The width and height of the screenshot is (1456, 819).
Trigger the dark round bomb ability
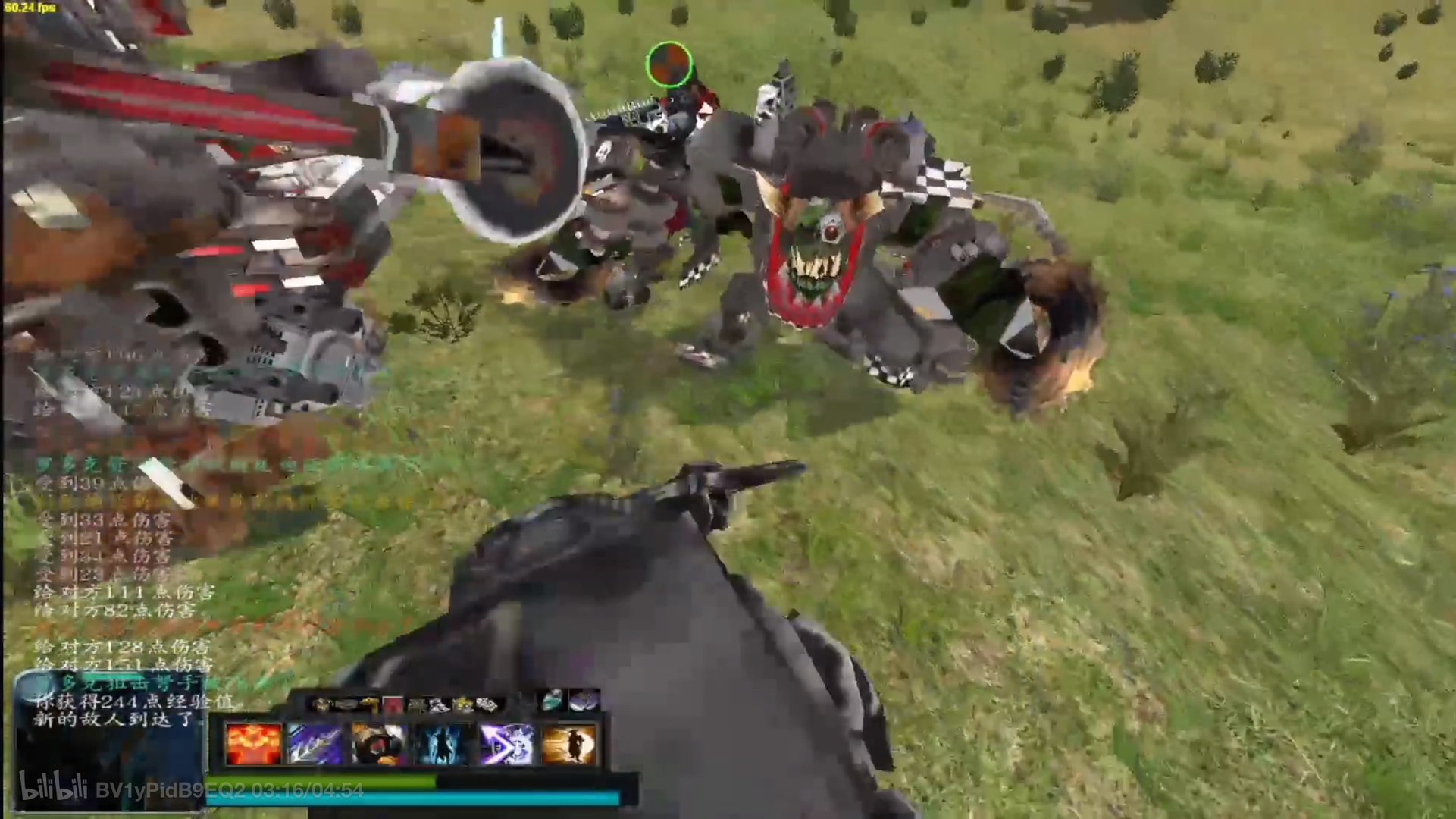coord(379,744)
